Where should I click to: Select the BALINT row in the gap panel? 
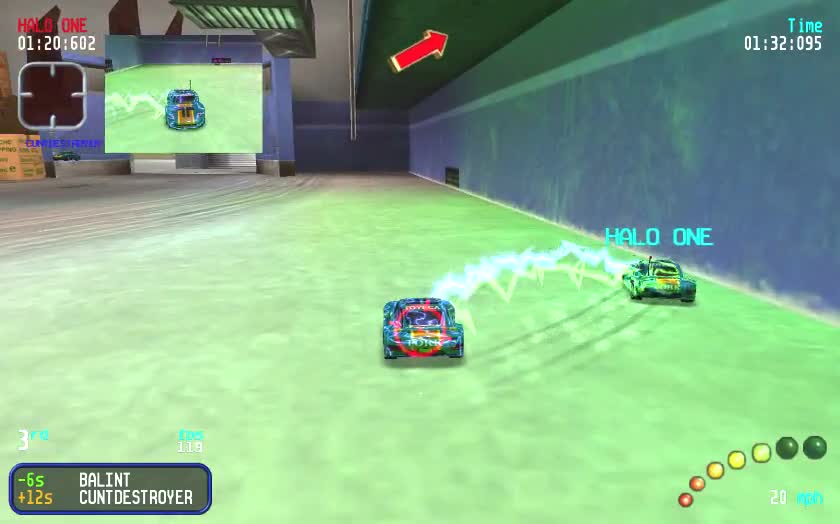[x=110, y=480]
